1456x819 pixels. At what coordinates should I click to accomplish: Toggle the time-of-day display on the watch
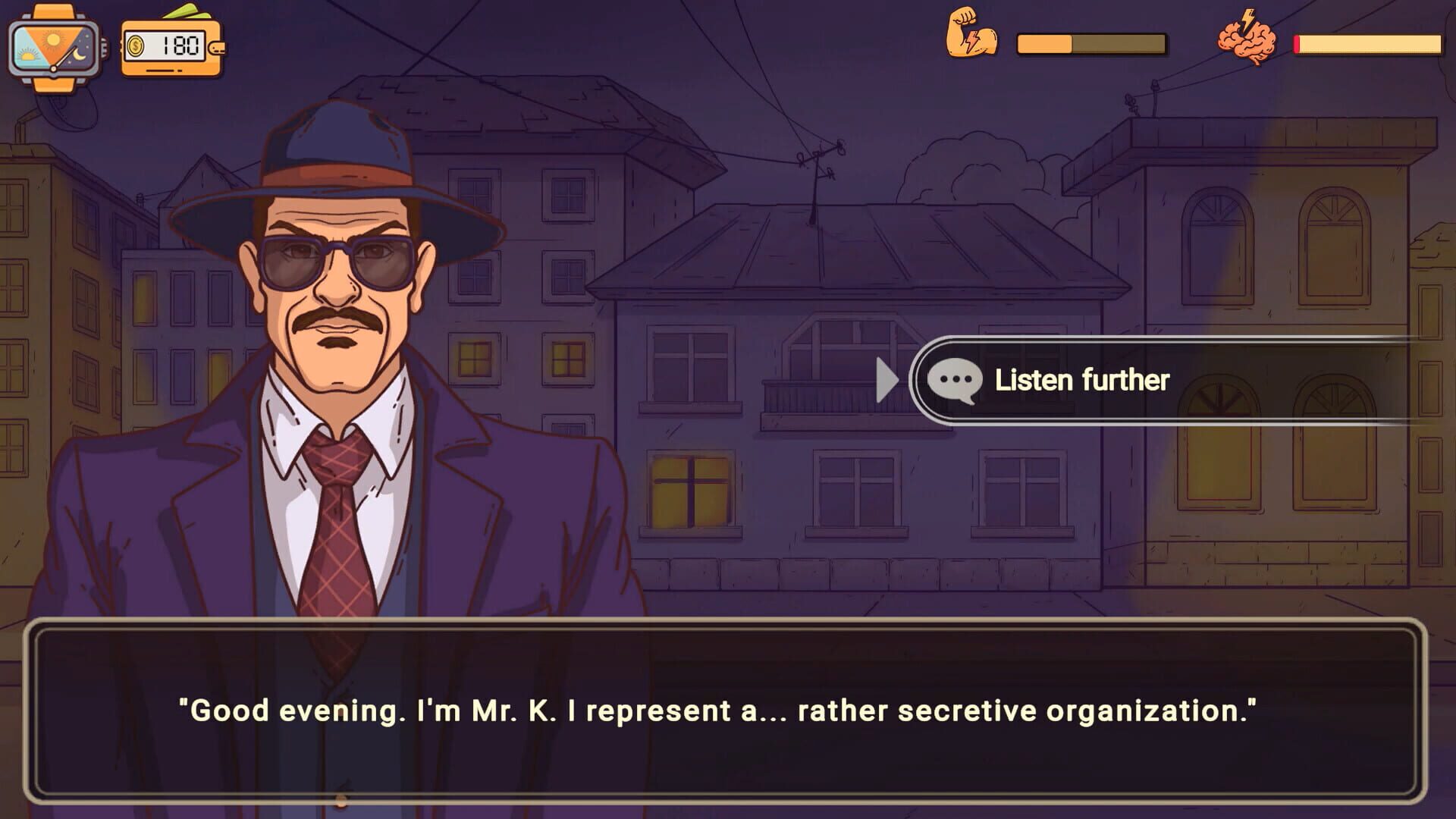53,49
